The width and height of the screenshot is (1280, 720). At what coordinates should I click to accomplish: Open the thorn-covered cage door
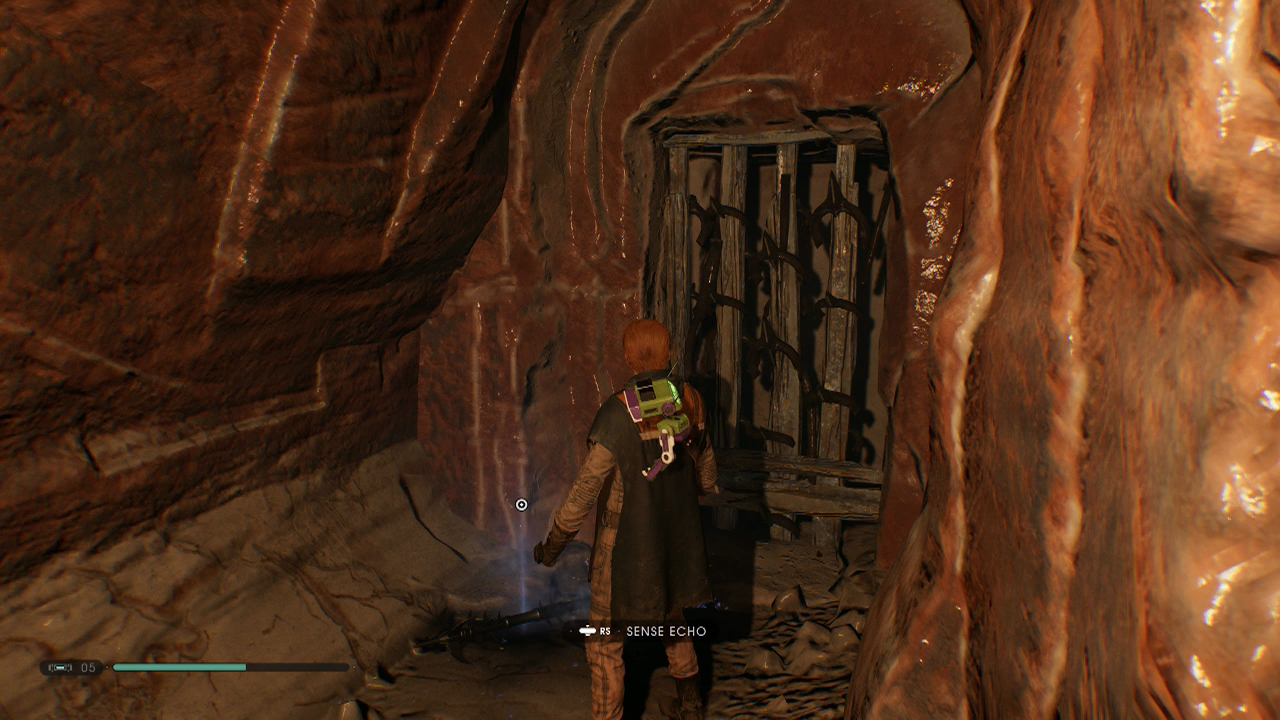pos(780,300)
